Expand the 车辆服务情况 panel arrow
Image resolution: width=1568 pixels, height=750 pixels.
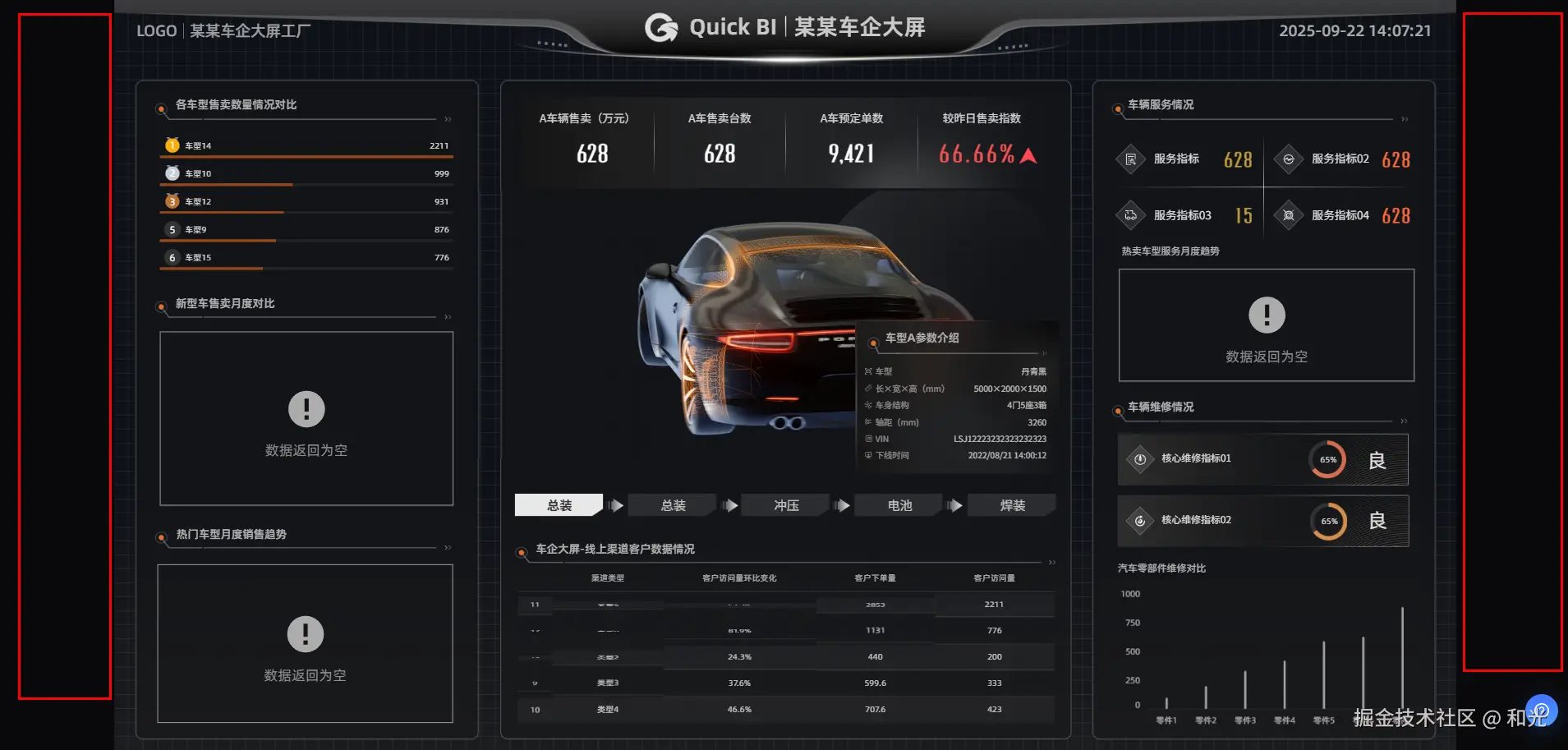click(1405, 120)
